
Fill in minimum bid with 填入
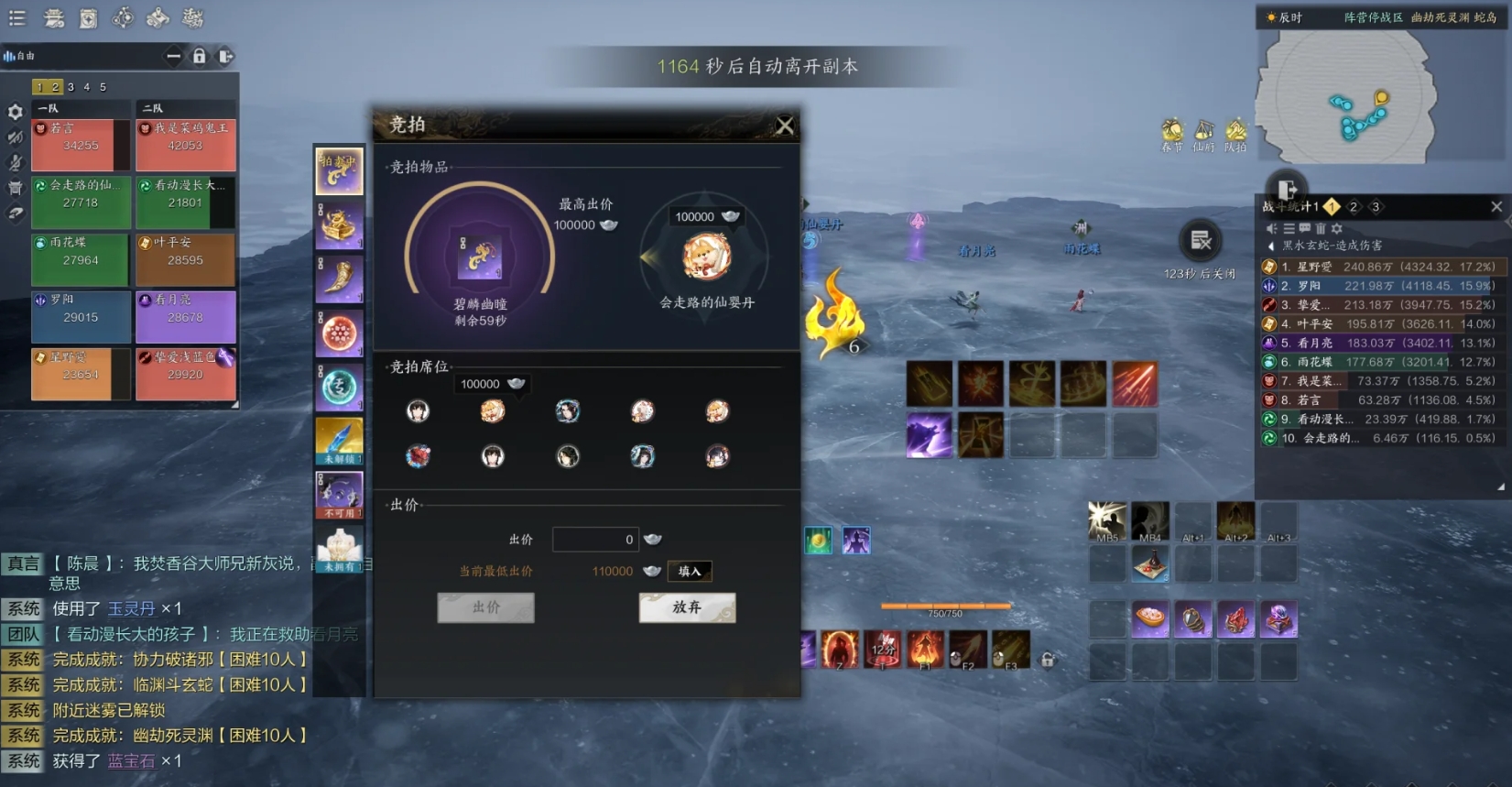(690, 571)
